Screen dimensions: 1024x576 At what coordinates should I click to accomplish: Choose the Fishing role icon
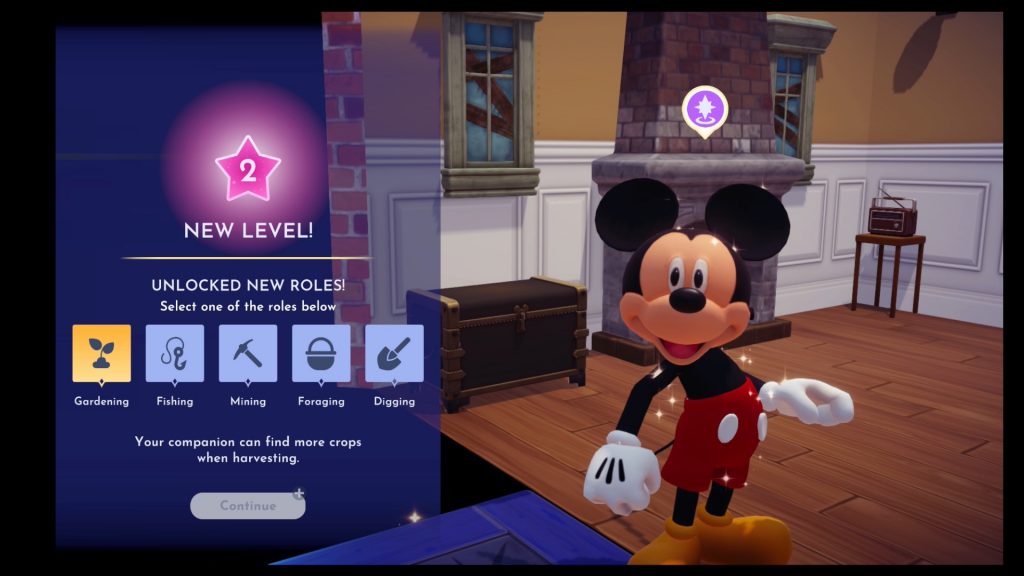[x=175, y=354]
